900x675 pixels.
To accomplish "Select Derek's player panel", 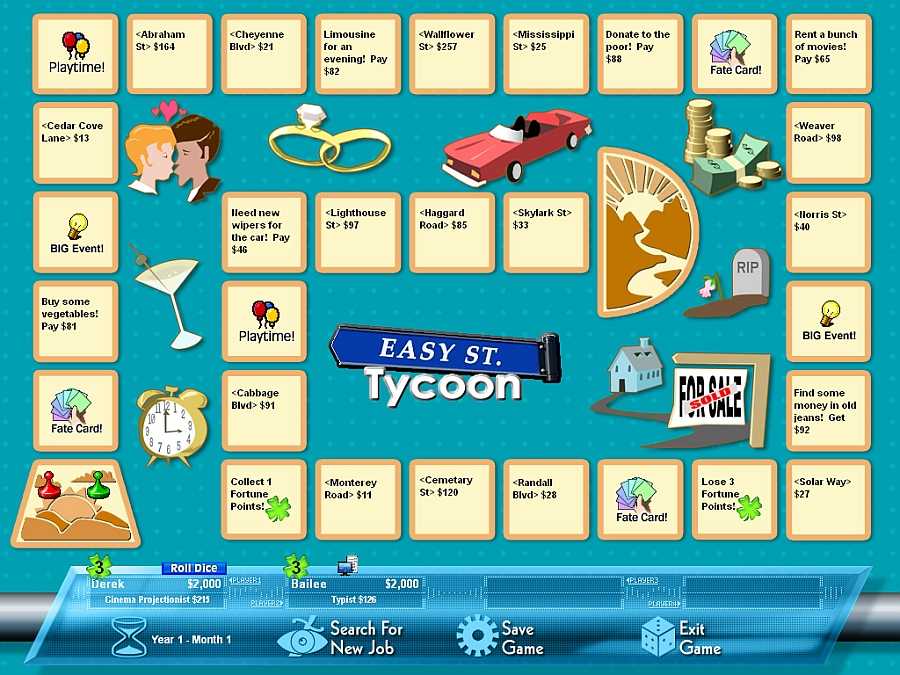I will (x=155, y=591).
